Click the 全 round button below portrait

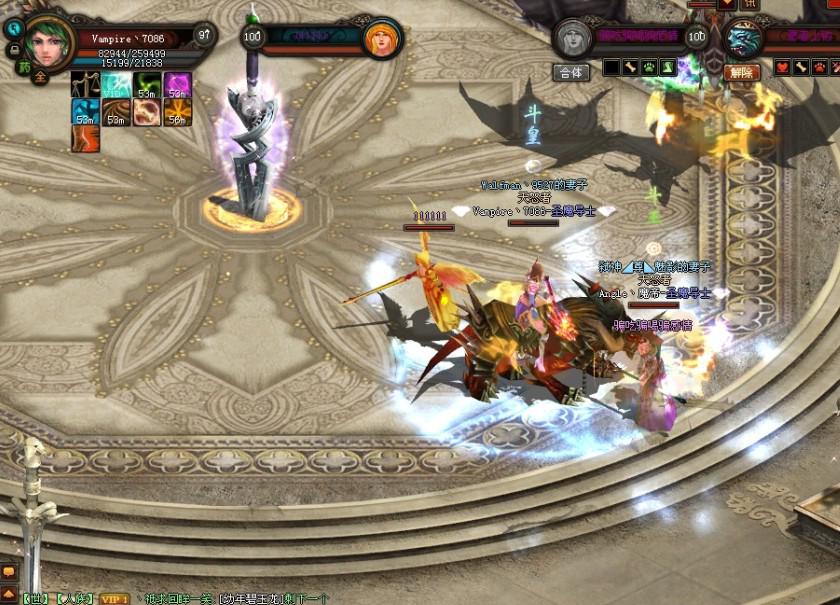[x=40, y=76]
